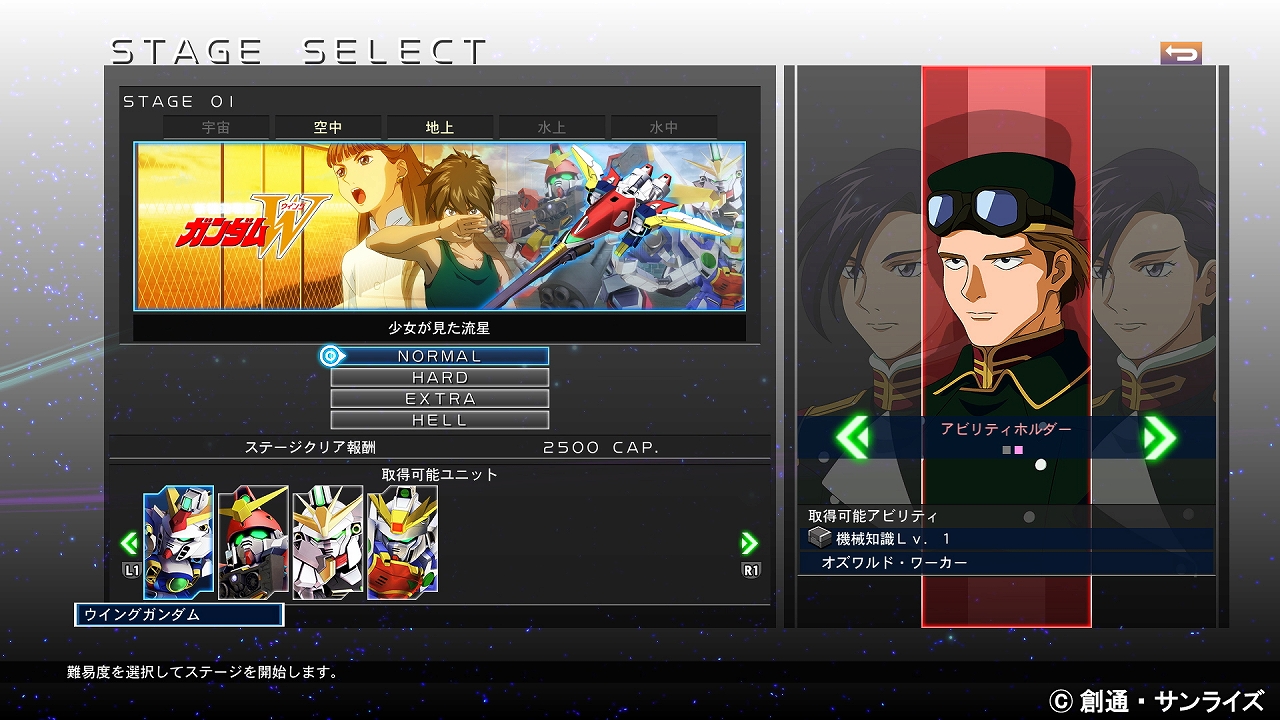Select the 地上 terrain tab

(440, 128)
